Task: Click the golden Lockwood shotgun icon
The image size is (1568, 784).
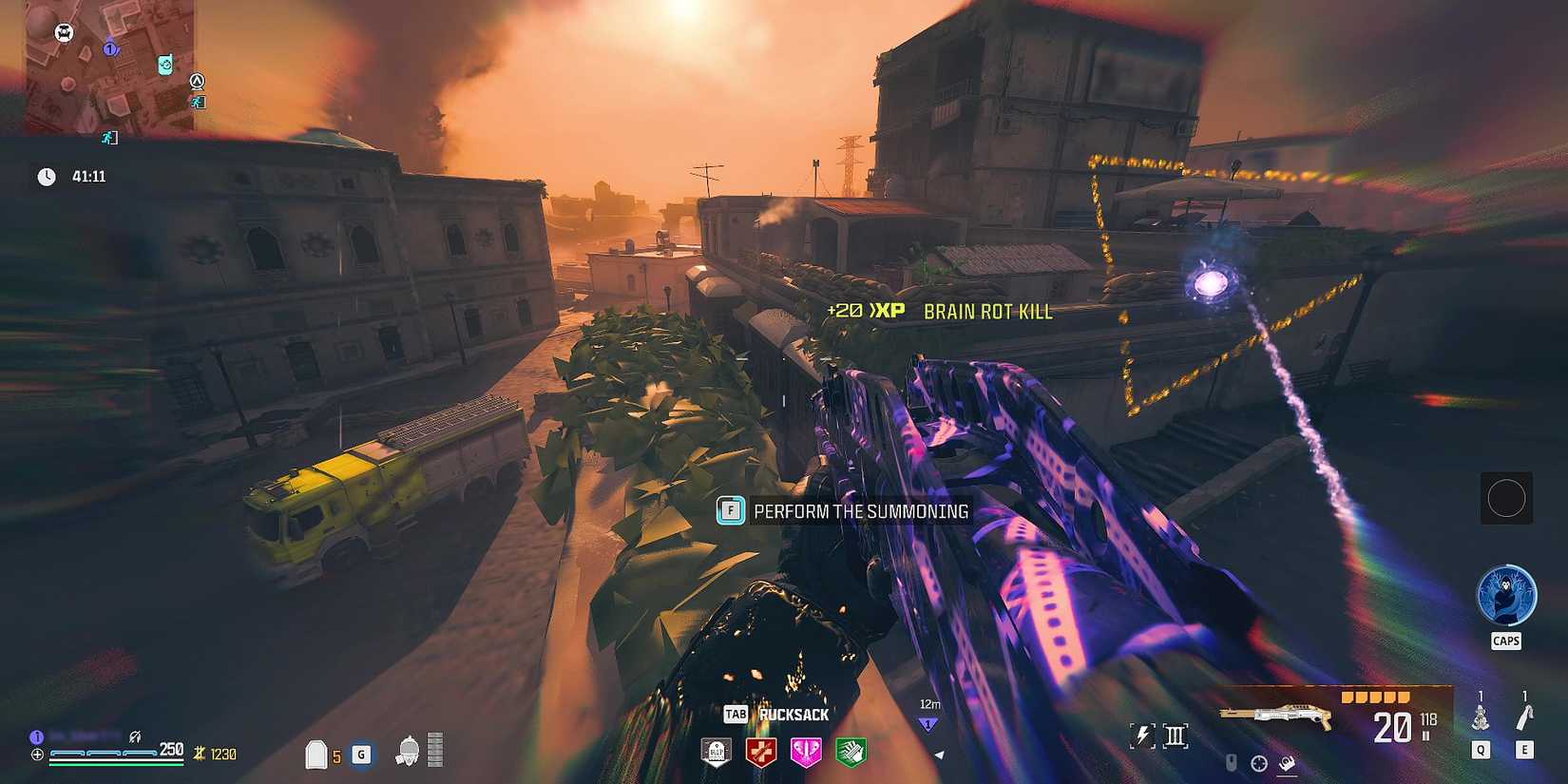Action: 1280,714
